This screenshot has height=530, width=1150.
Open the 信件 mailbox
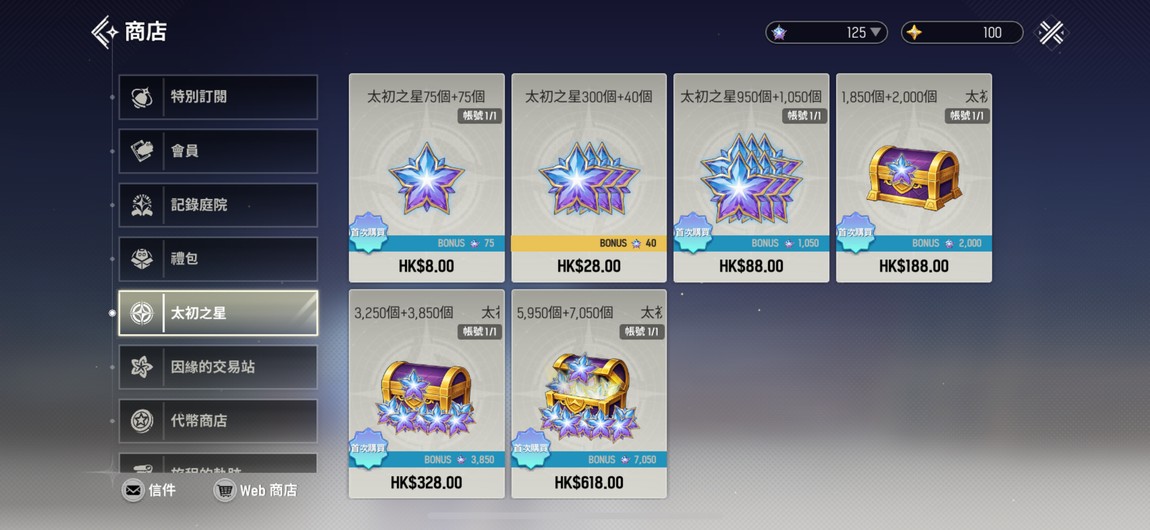[x=149, y=490]
